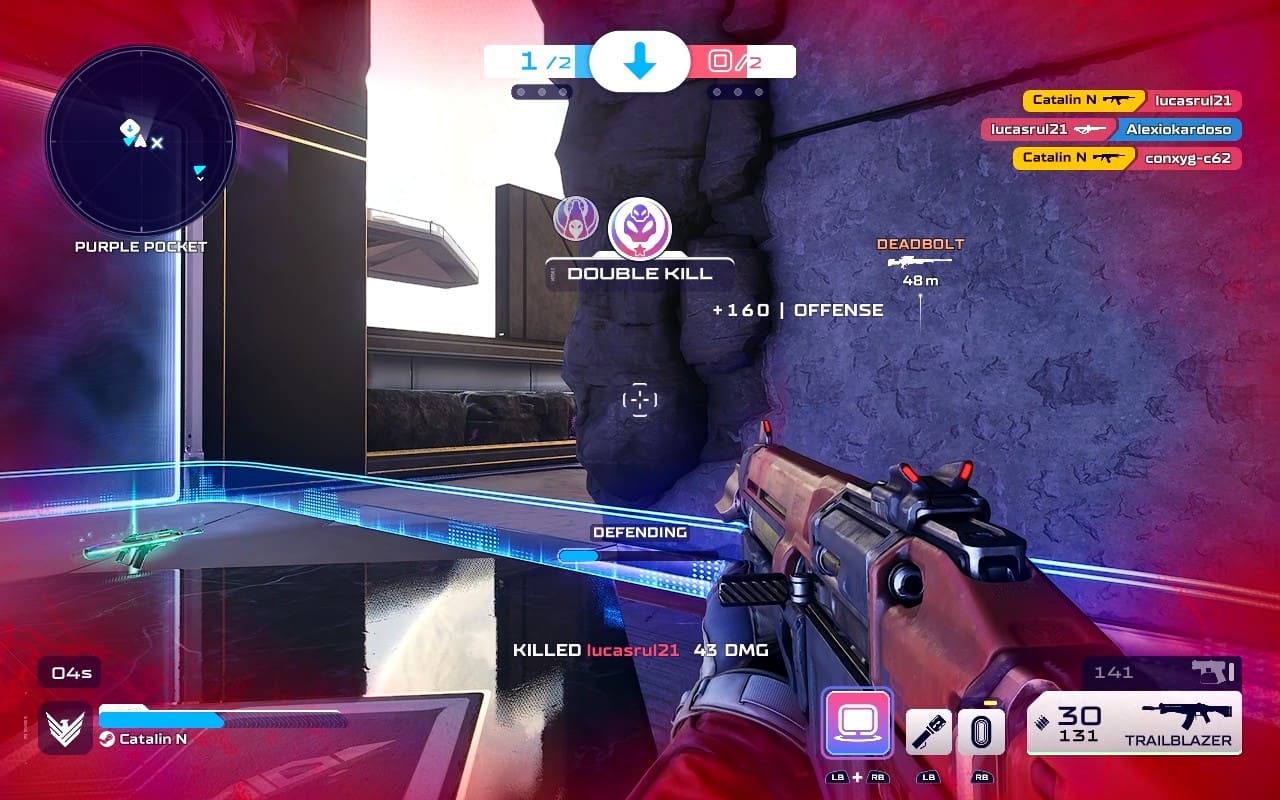Use the flashlight-shaped equipment icon

point(928,732)
